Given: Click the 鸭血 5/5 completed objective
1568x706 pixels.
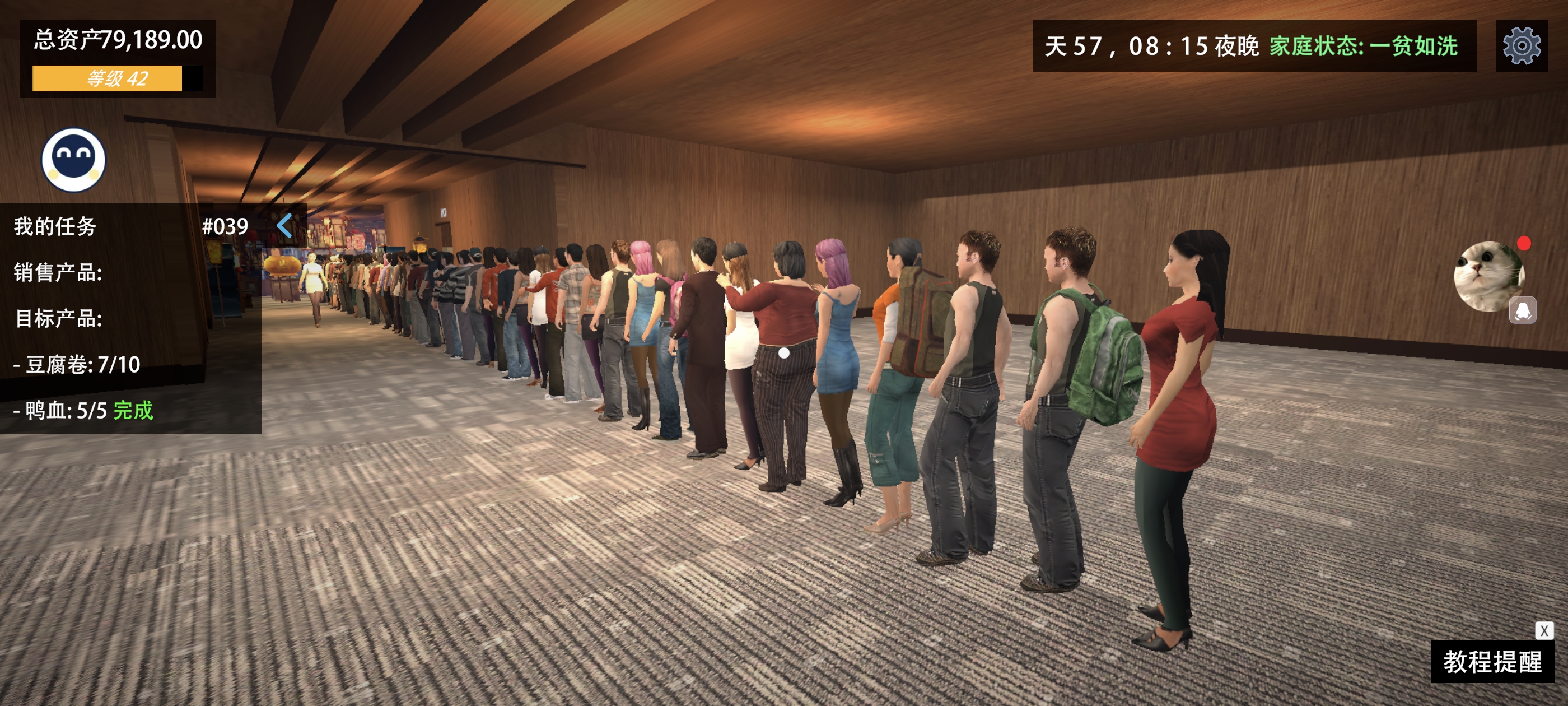Looking at the screenshot, I should 83,411.
